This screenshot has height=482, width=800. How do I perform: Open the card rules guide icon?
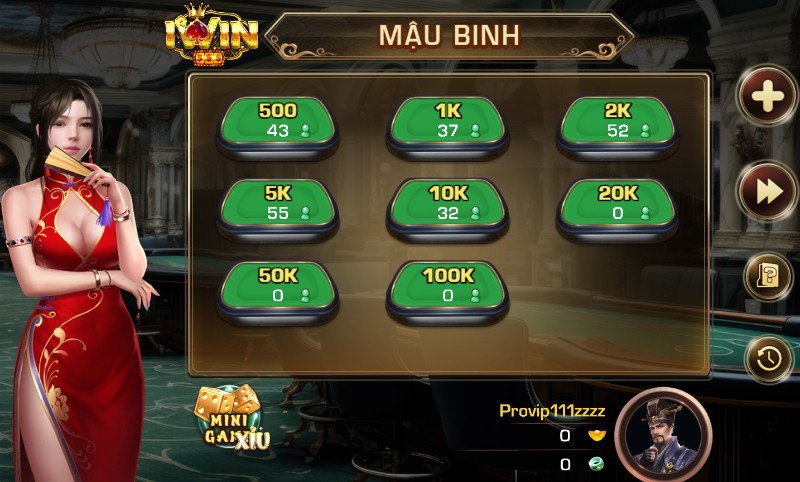coord(768,277)
